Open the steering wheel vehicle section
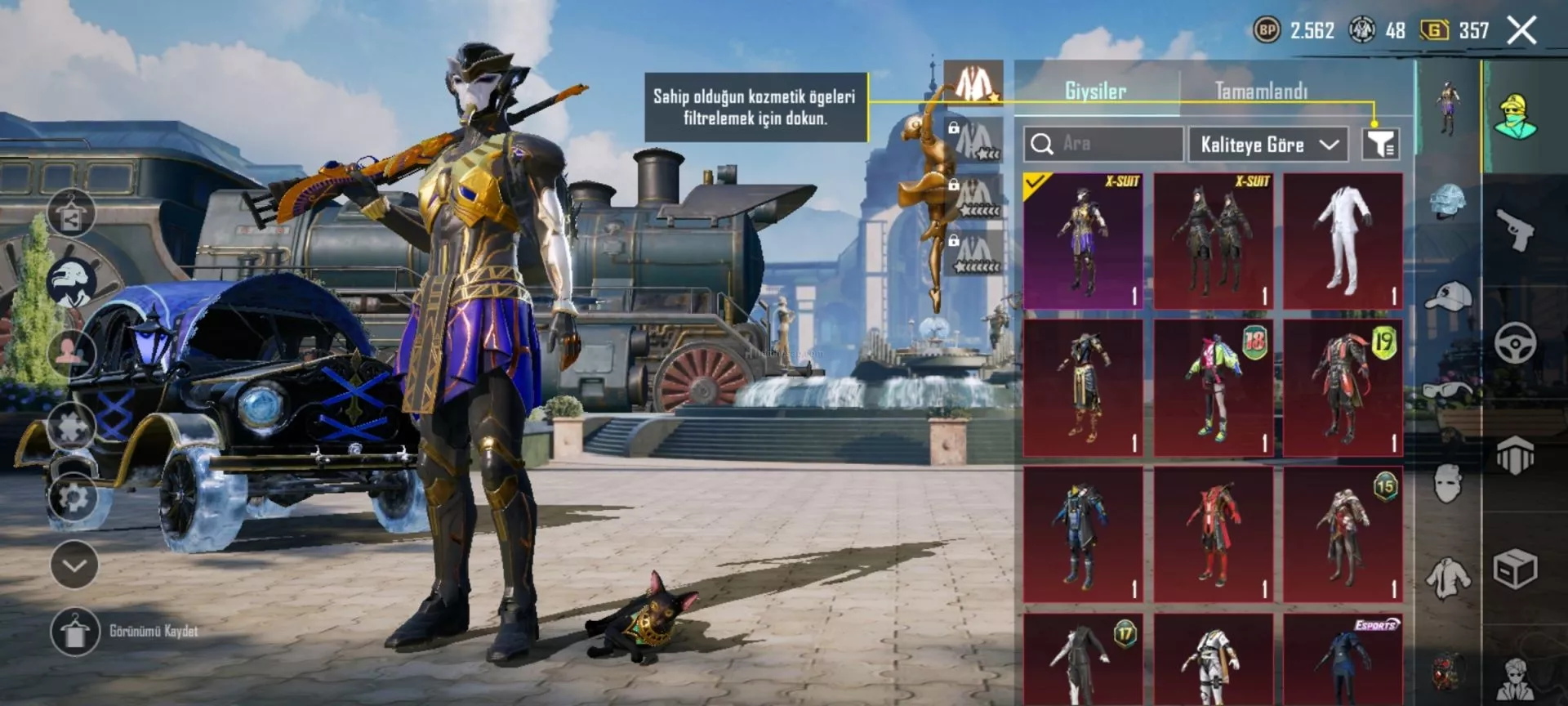This screenshot has height=706, width=1568. pyautogui.click(x=1515, y=343)
